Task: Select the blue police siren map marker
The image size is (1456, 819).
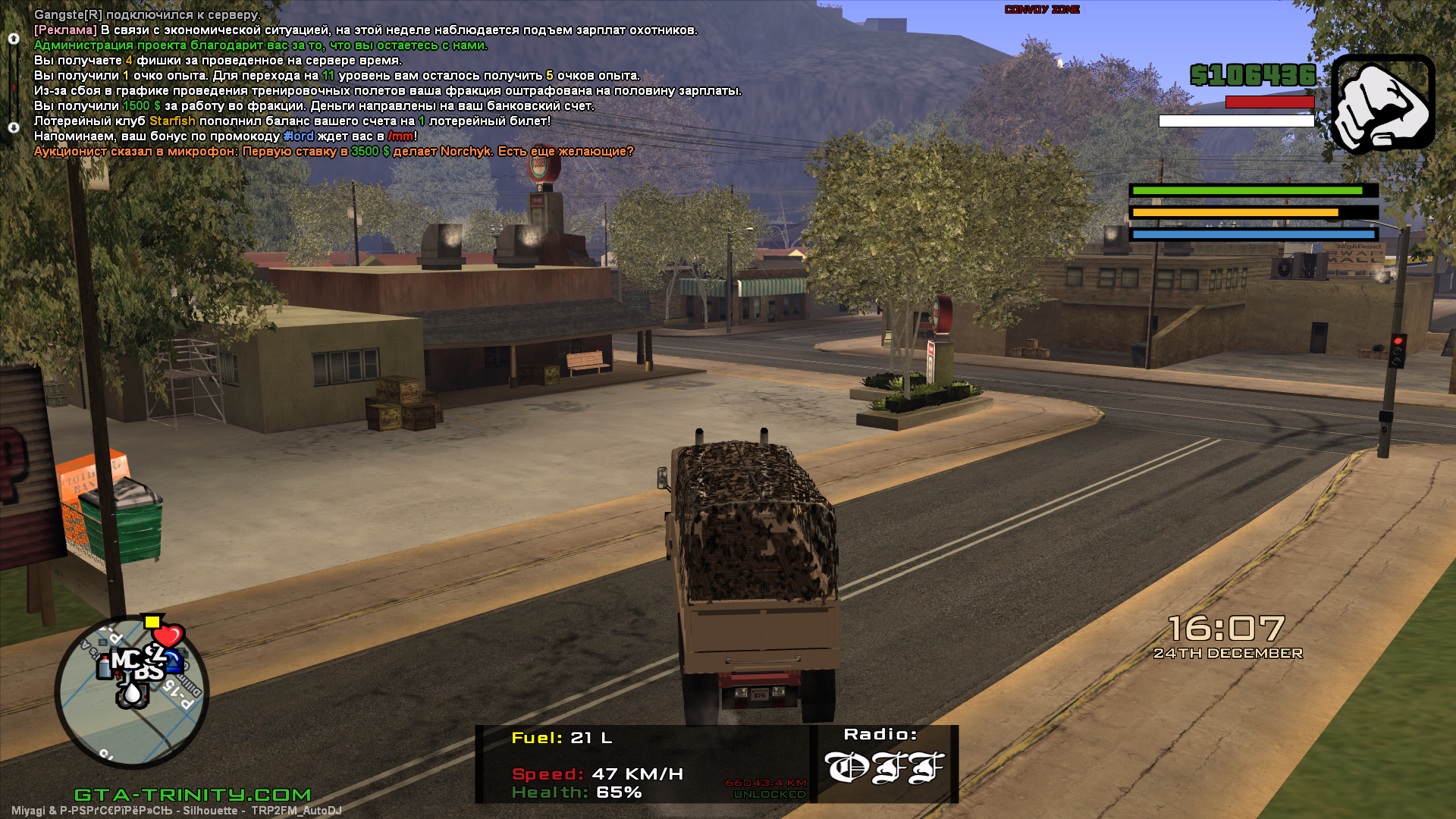Action: pyautogui.click(x=174, y=661)
